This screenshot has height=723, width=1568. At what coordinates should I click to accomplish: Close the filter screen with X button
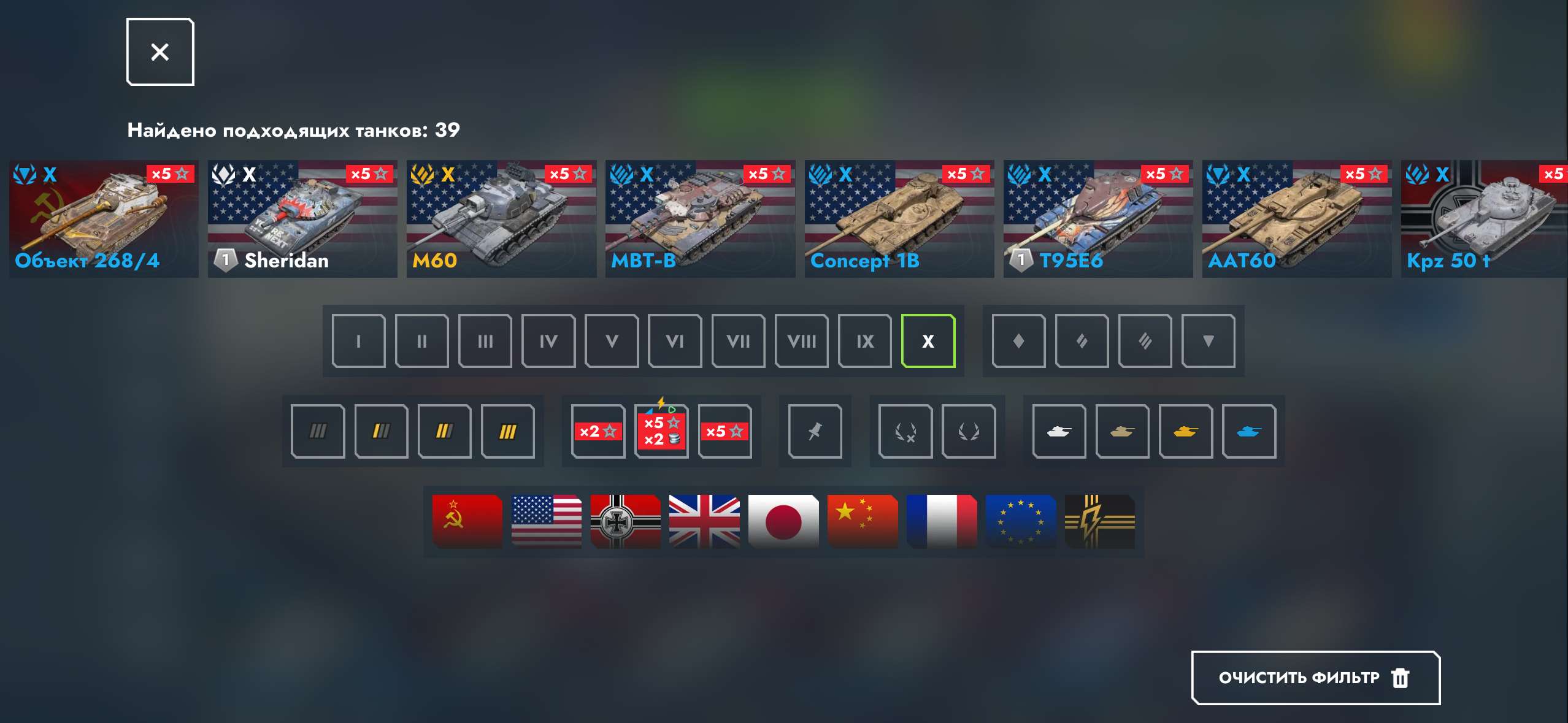click(x=159, y=52)
